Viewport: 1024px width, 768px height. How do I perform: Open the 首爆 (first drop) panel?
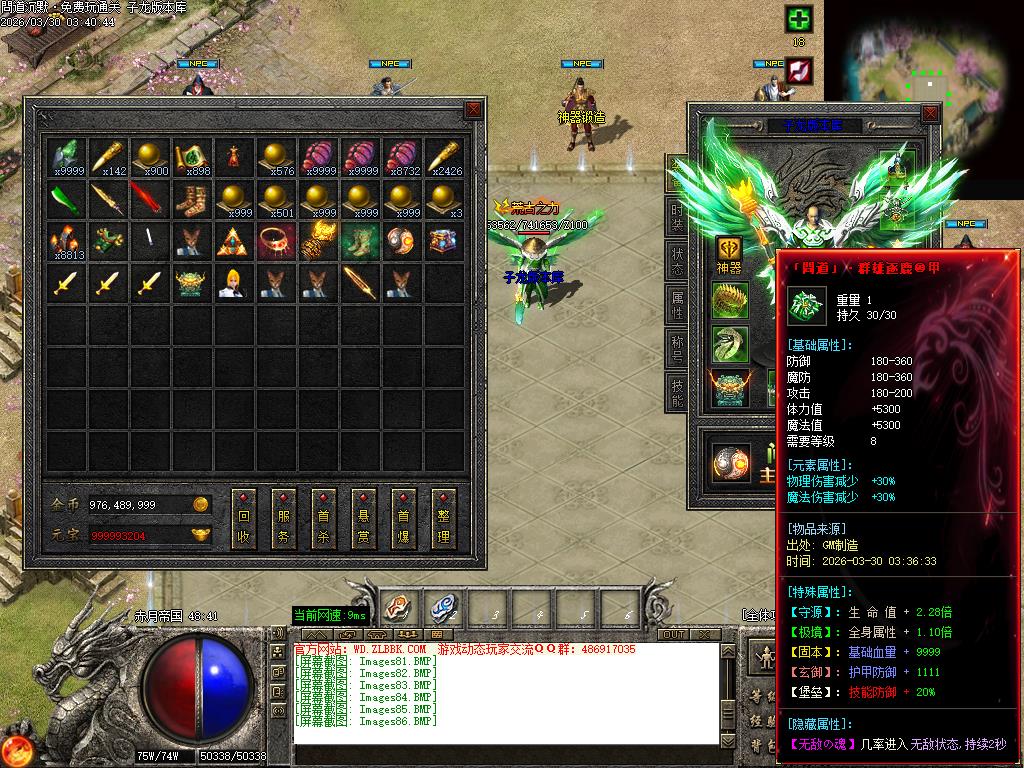(403, 518)
